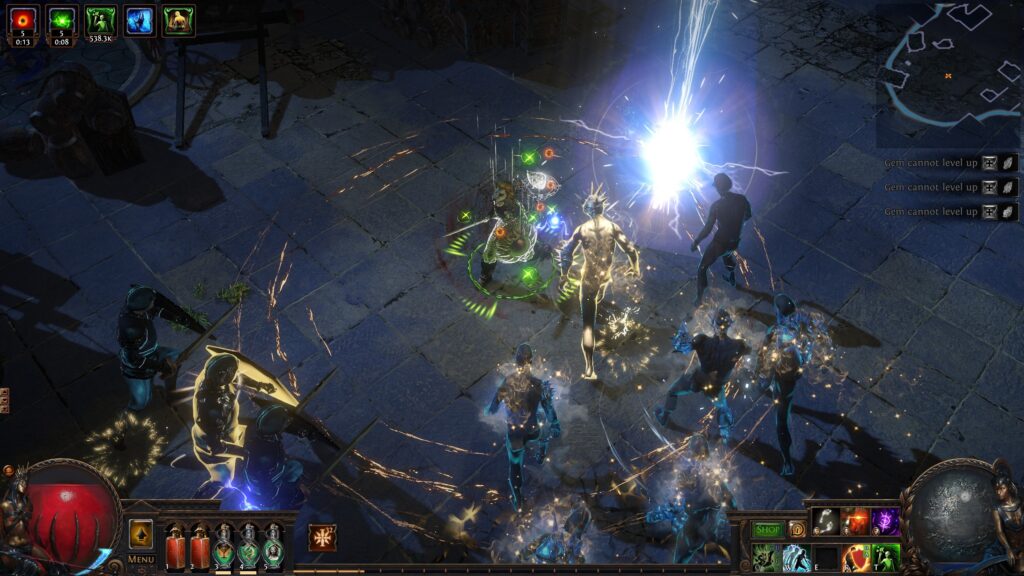
Task: Use the first red life flask
Action: [x=175, y=547]
